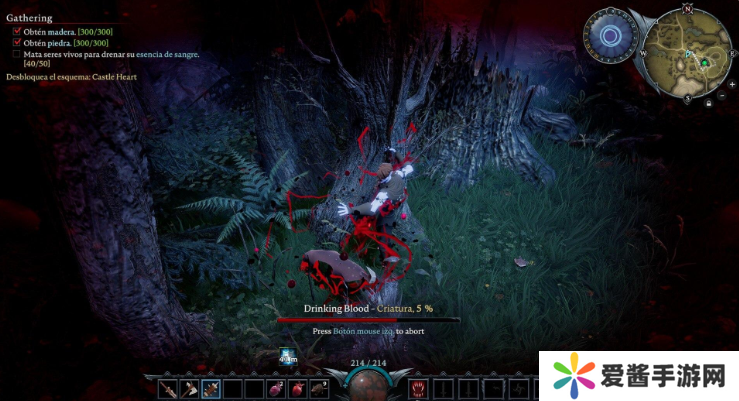Viewport: 739px width, 401px height.
Task: Use the rat item in hotbar
Action: click(319, 388)
